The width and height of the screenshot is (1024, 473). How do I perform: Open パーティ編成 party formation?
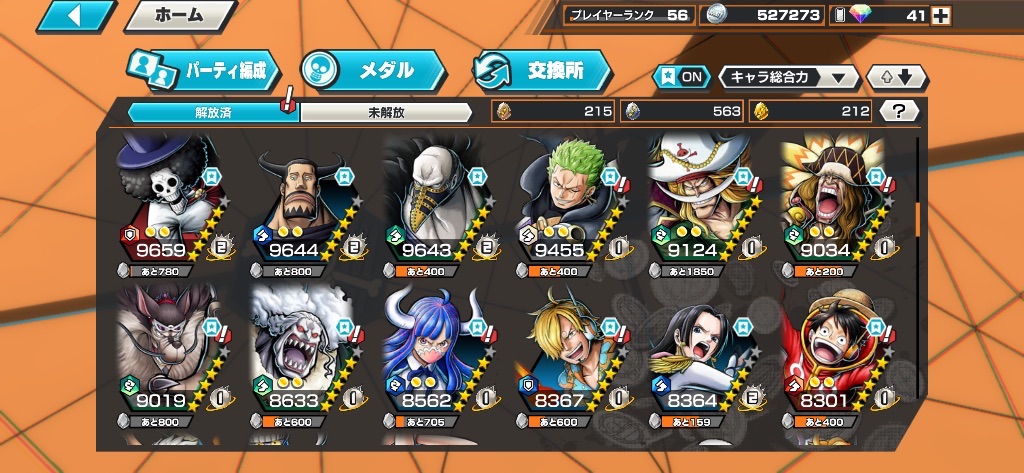point(205,71)
